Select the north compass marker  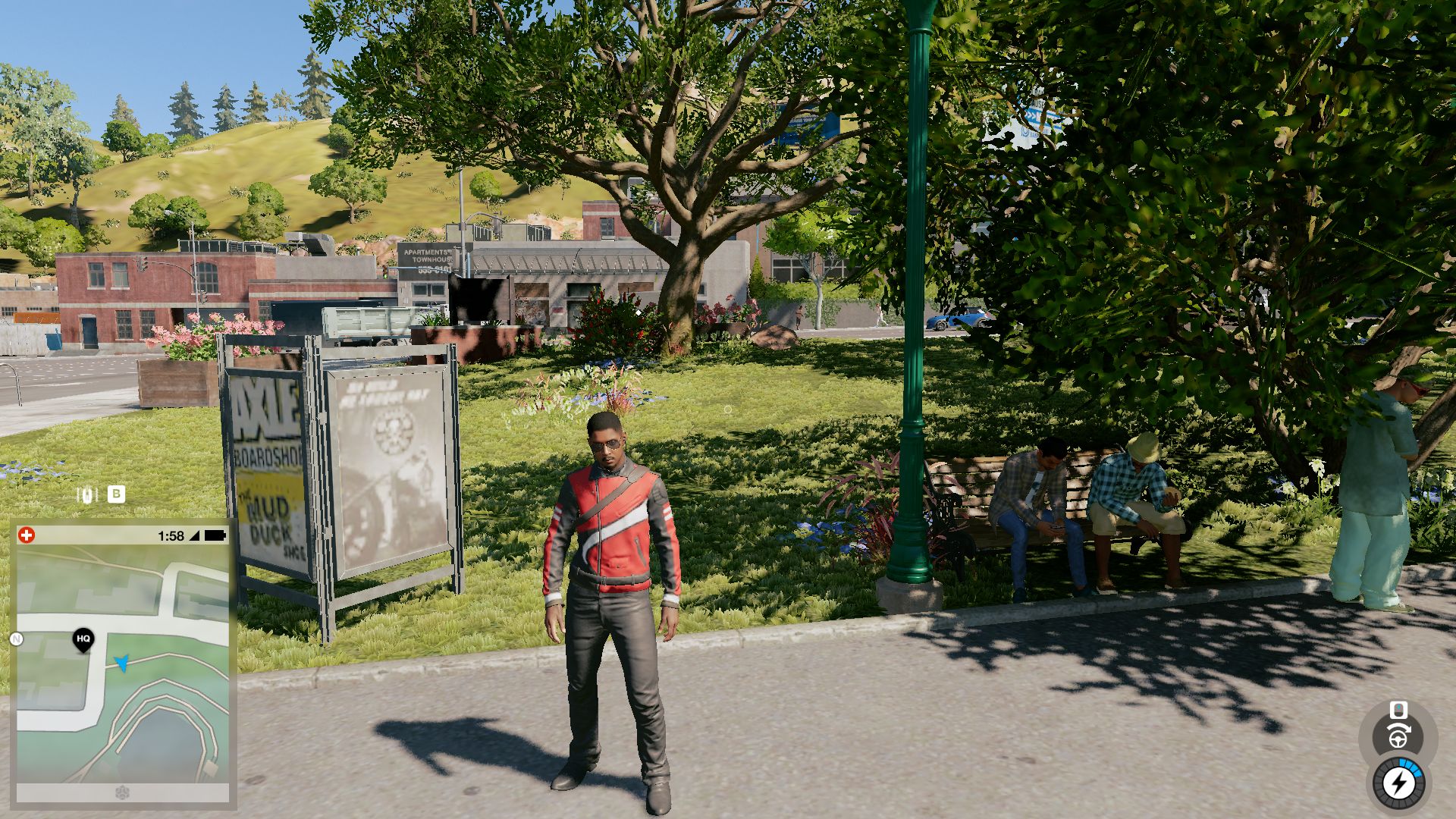click(16, 639)
